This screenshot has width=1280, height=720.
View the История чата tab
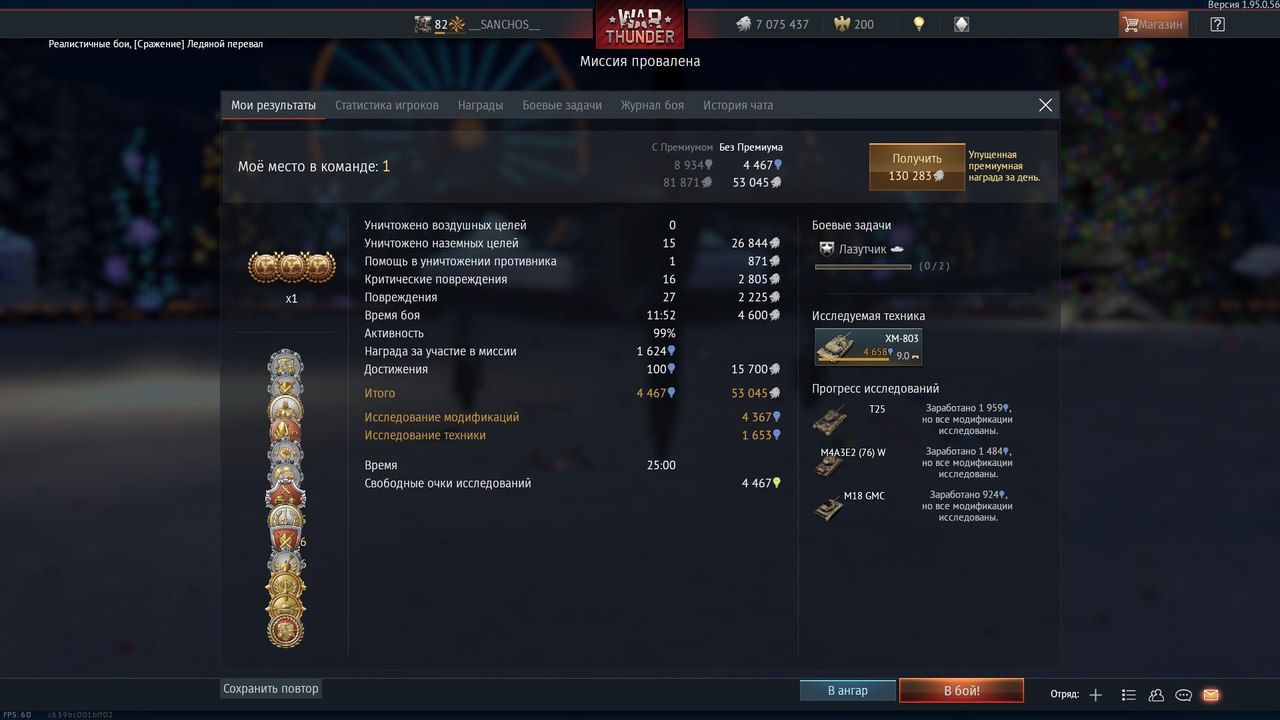738,105
